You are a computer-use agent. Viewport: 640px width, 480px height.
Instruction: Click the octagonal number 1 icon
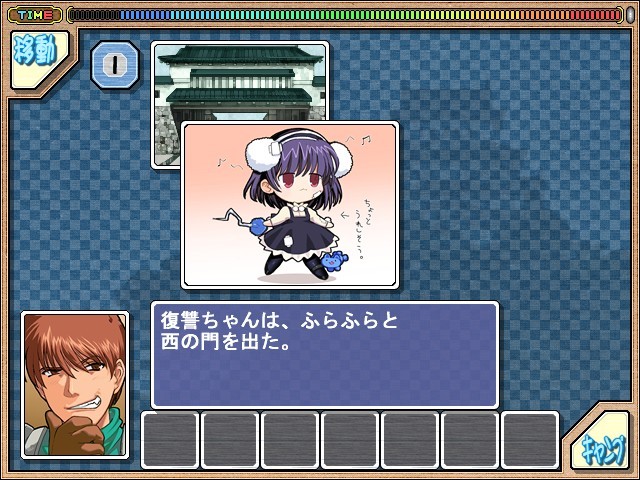[114, 66]
